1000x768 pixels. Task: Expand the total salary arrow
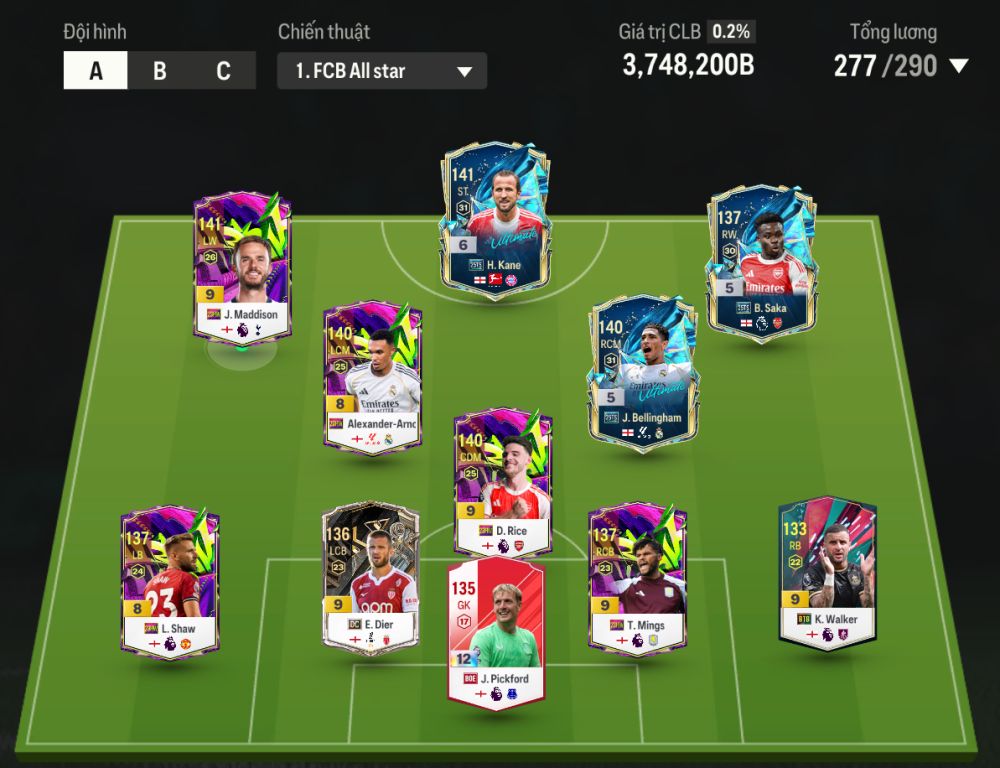tap(958, 67)
